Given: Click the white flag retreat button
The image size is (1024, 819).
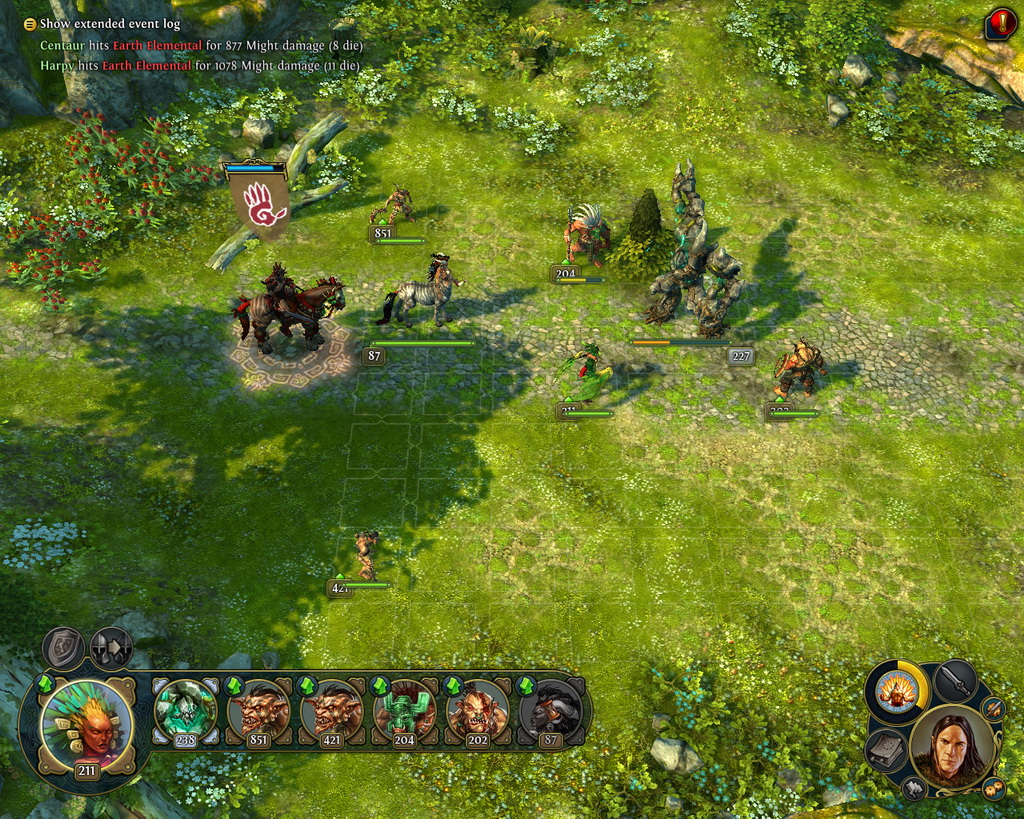Looking at the screenshot, I should tap(915, 789).
